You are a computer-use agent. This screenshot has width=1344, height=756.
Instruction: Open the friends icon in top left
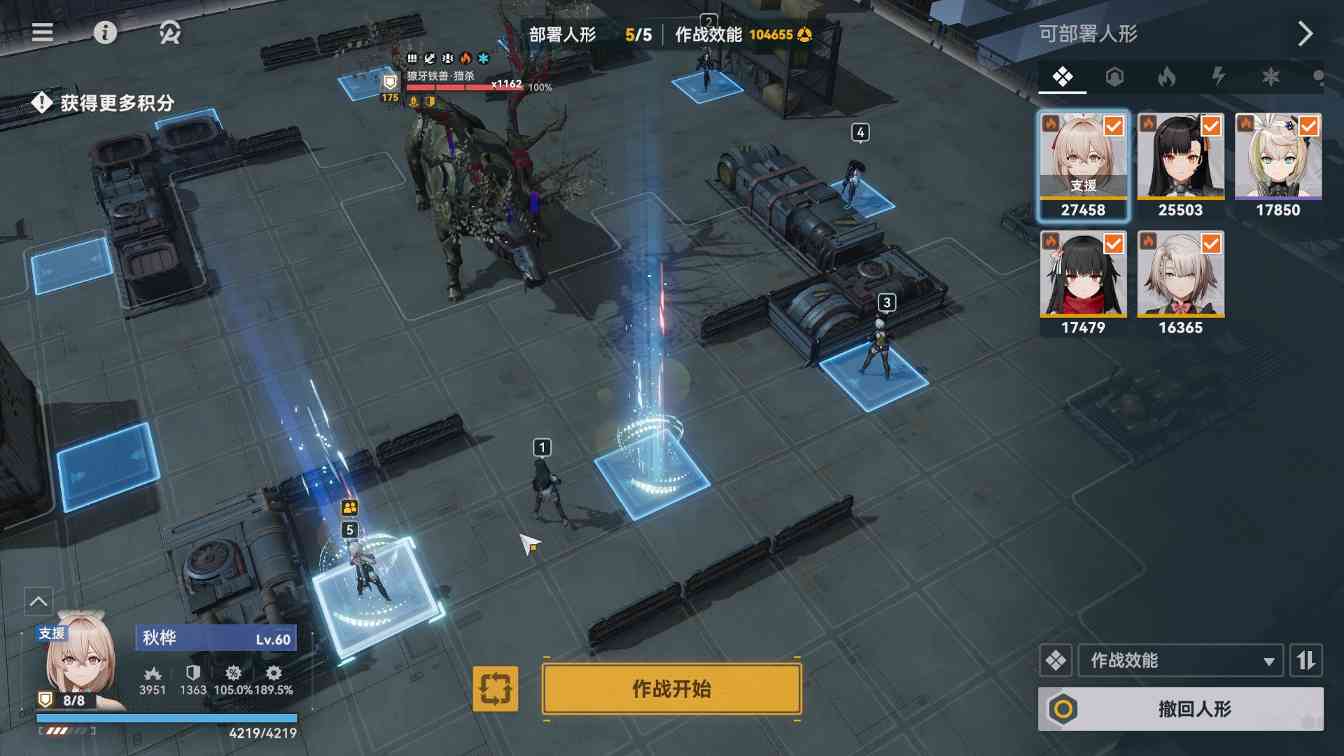click(168, 32)
